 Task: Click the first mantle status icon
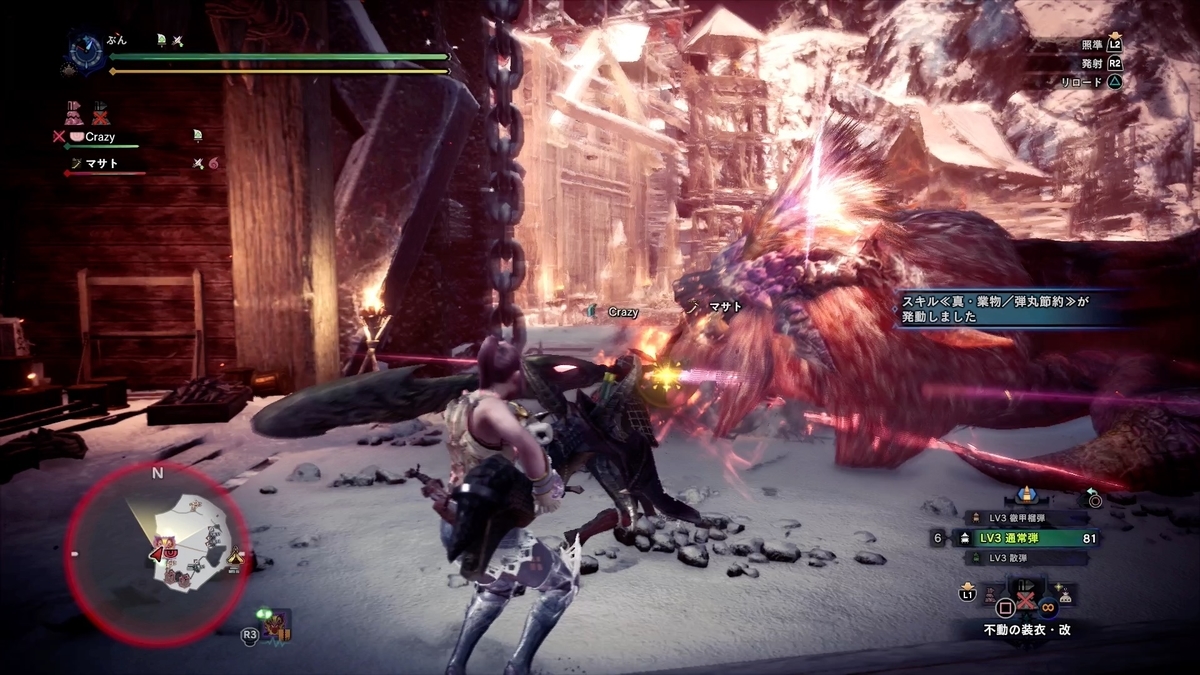point(74,112)
